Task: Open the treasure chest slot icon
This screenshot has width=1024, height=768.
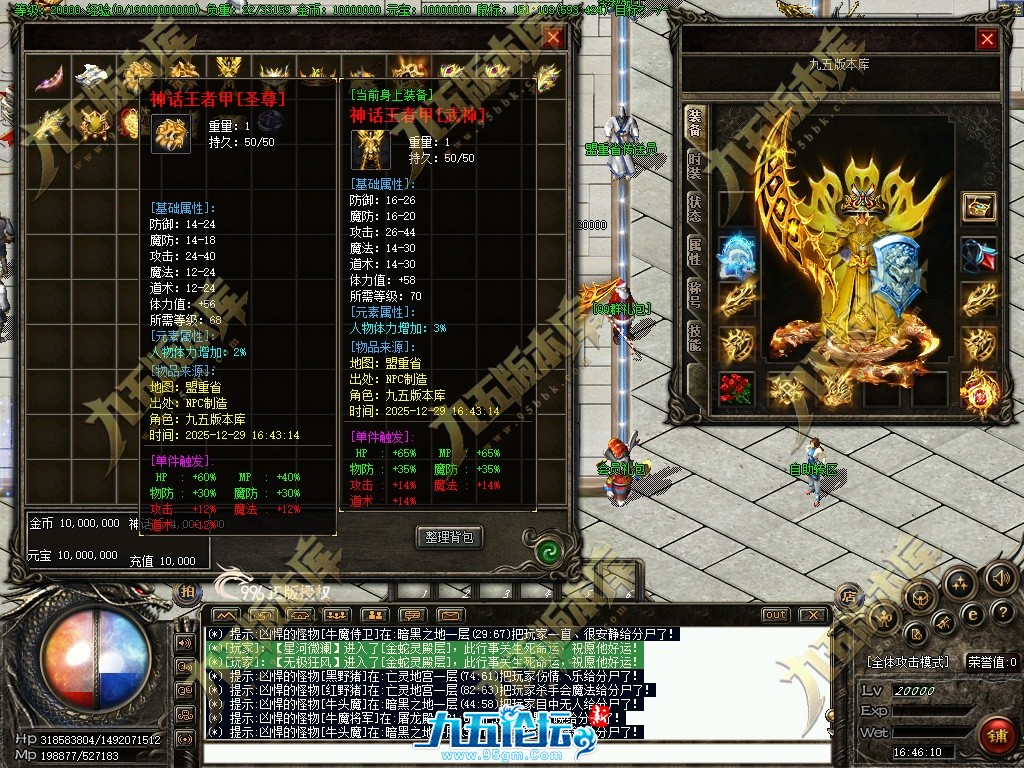Action: pyautogui.click(x=979, y=207)
